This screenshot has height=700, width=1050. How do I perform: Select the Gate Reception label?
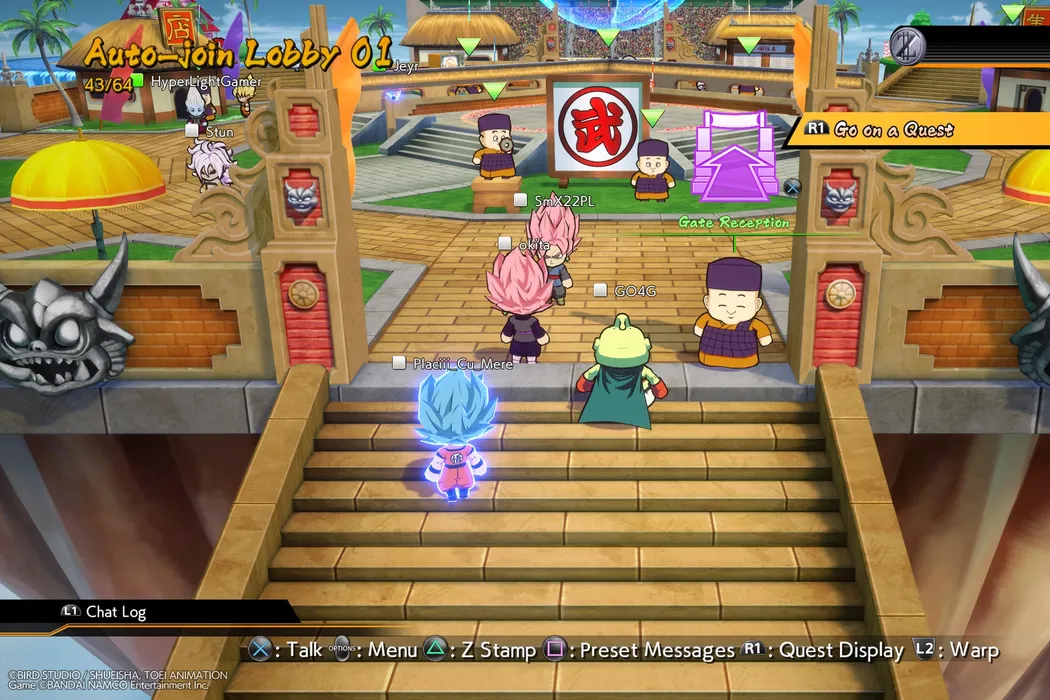point(734,223)
